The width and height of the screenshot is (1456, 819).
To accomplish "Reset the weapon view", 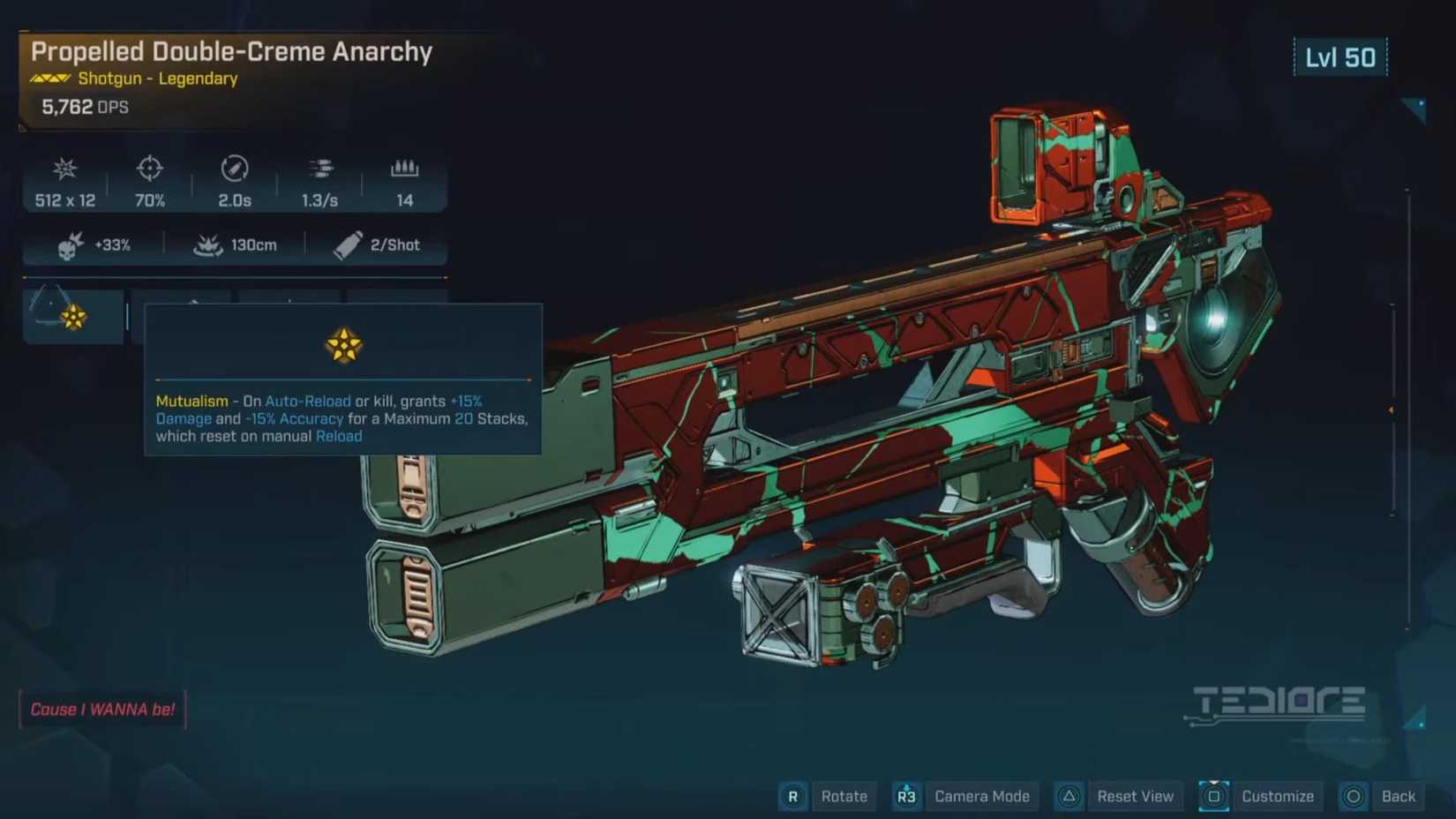I will 1136,796.
